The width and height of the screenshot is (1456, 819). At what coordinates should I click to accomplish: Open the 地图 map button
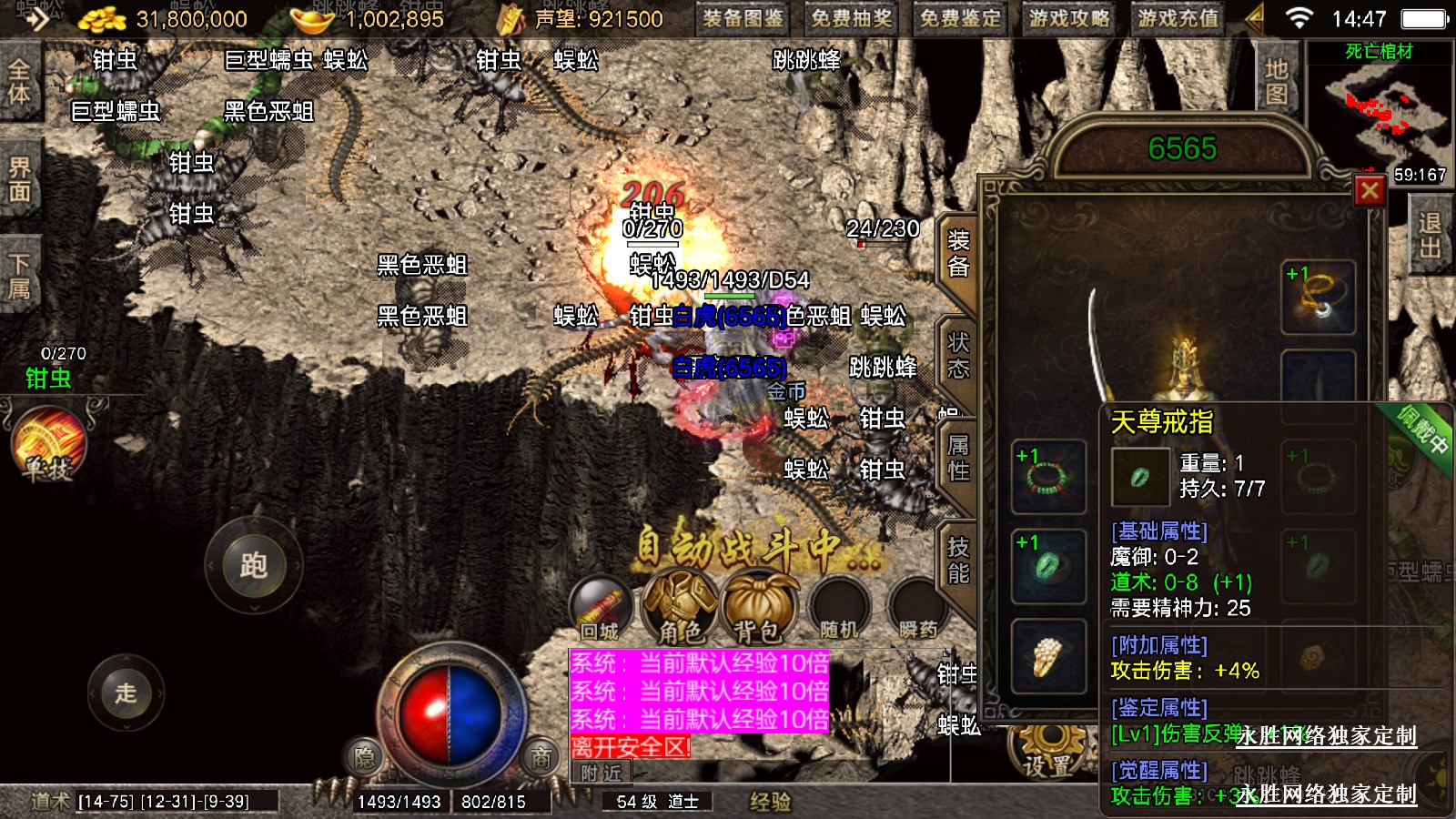click(x=1276, y=82)
